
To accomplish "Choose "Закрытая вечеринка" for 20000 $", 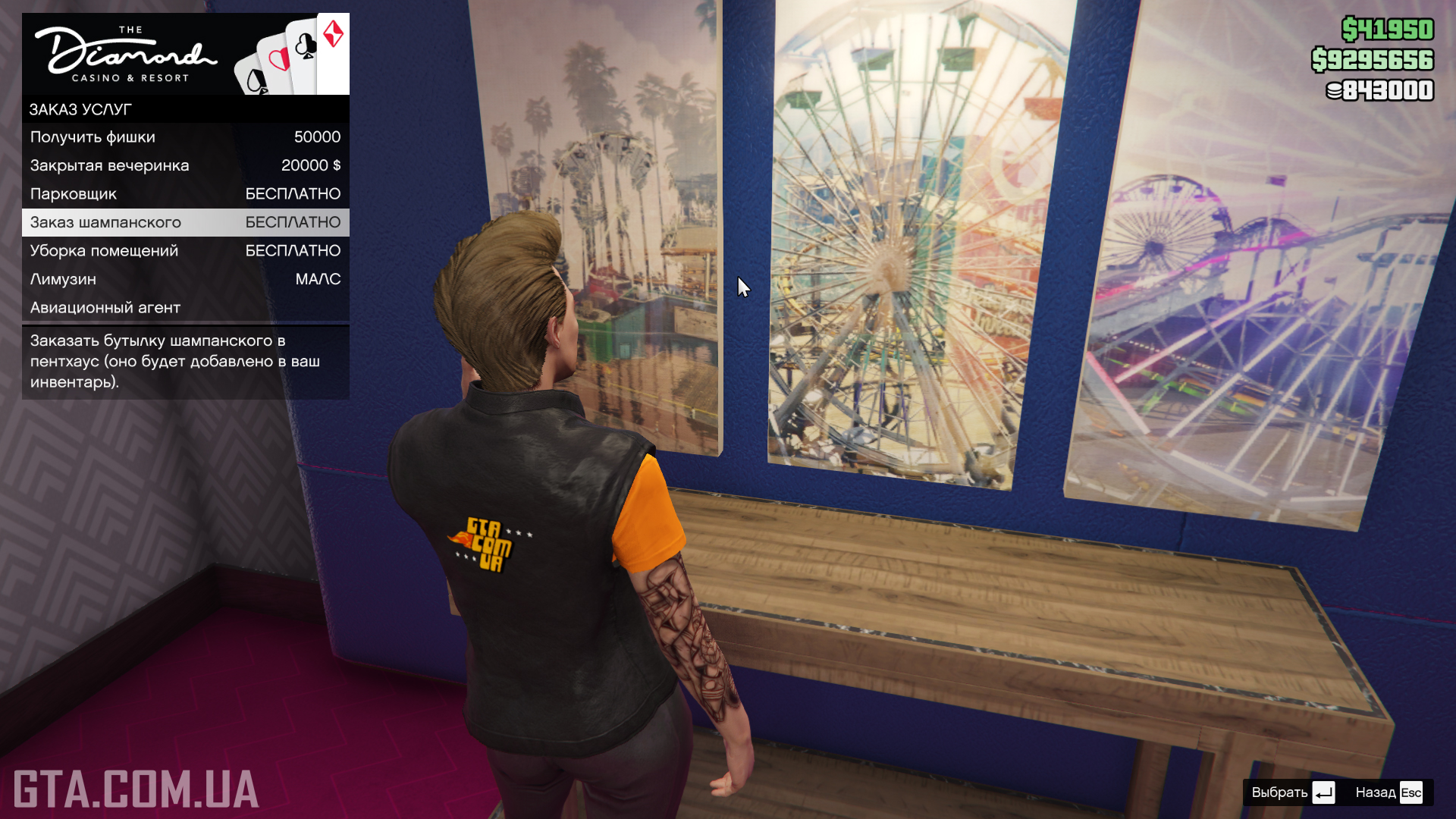I will coord(185,165).
